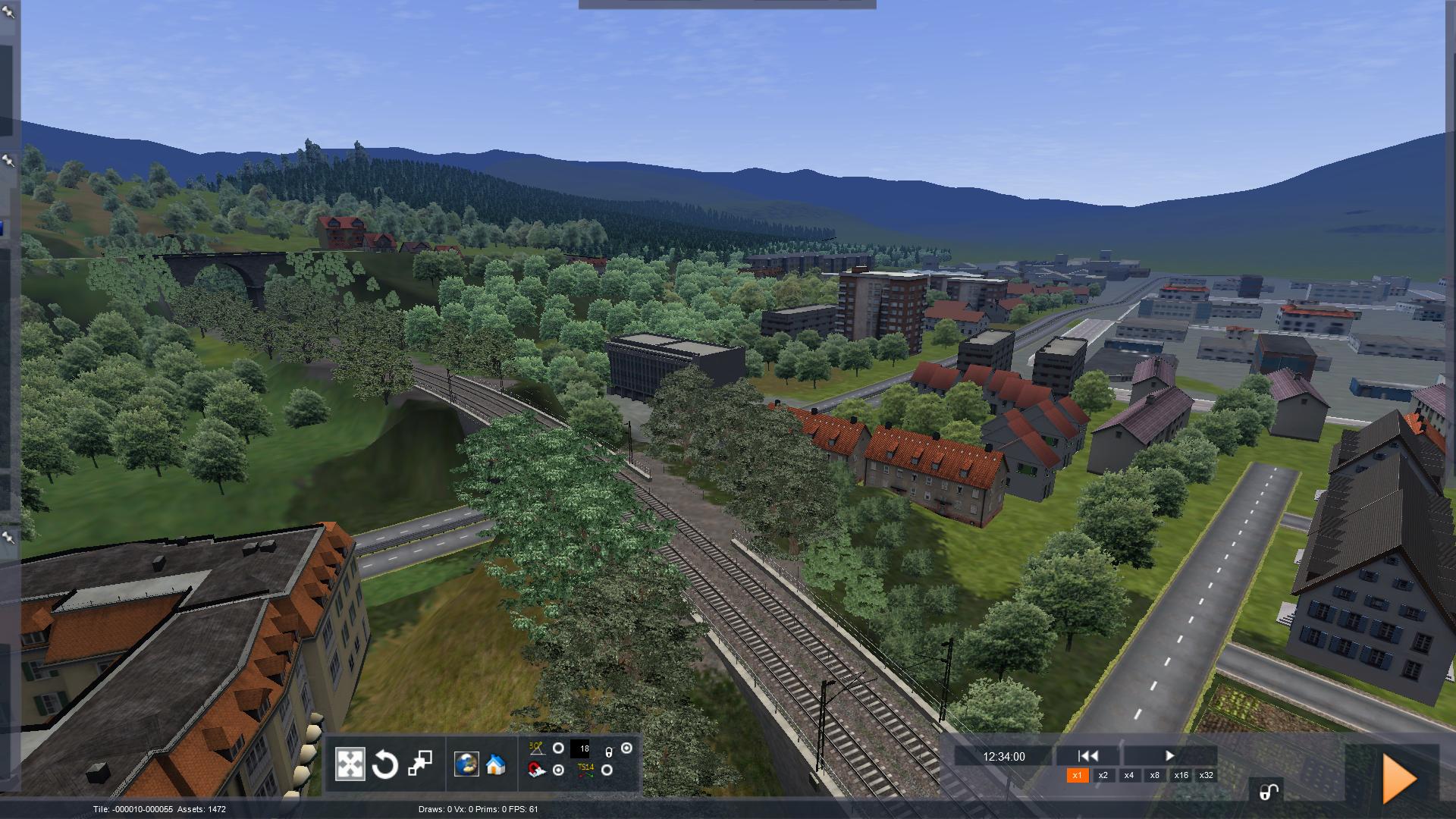Set simulation speed to x32
The image size is (1456, 819).
[x=1207, y=775]
